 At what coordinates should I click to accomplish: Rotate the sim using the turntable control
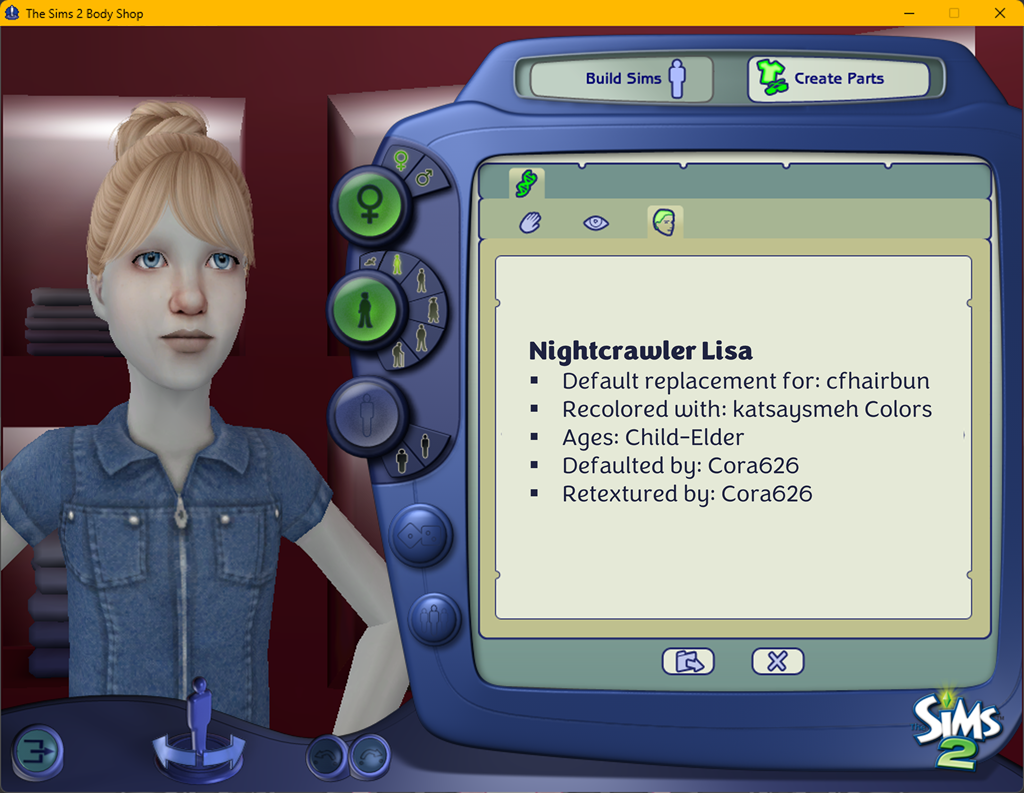[199, 750]
